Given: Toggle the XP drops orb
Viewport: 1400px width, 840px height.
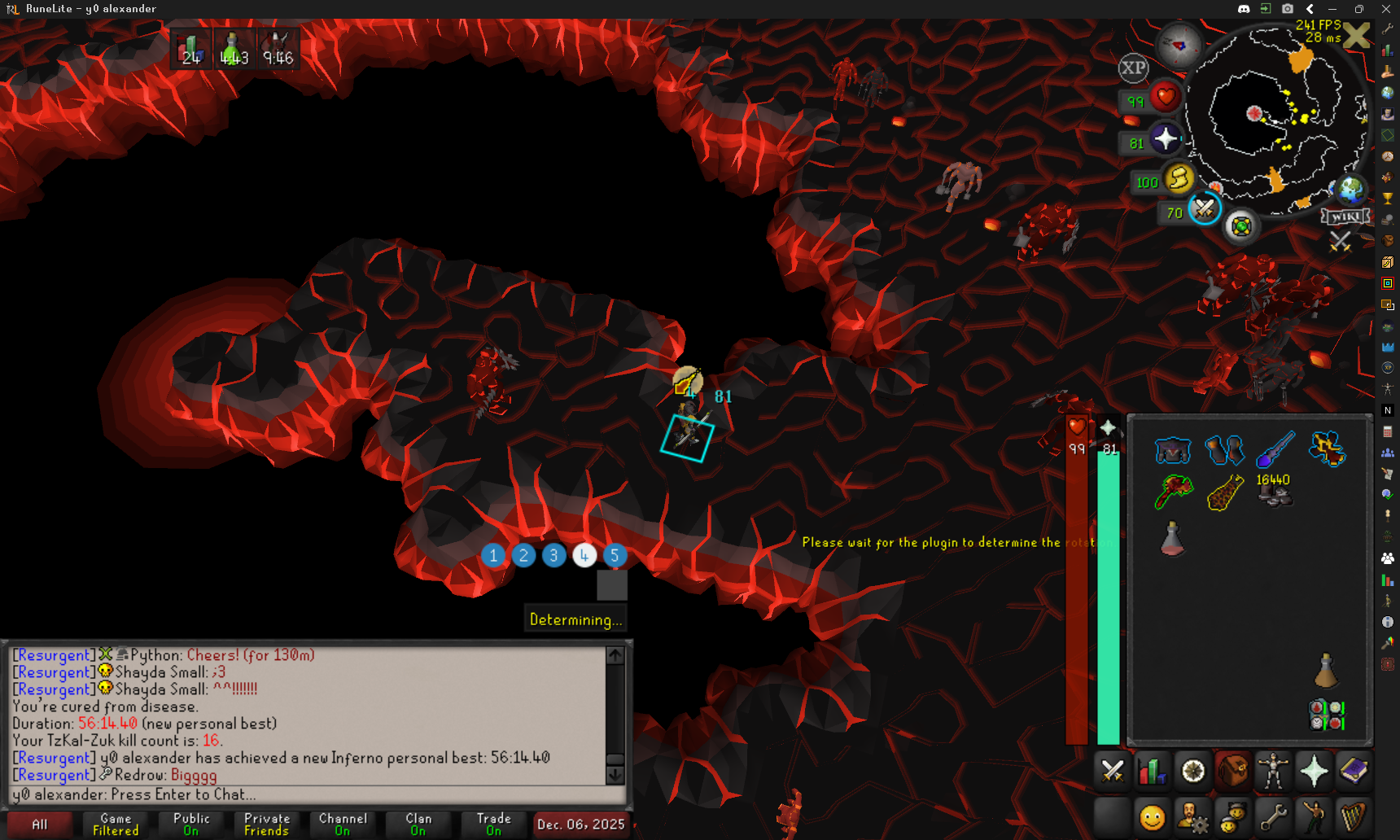Looking at the screenshot, I should pyautogui.click(x=1133, y=68).
